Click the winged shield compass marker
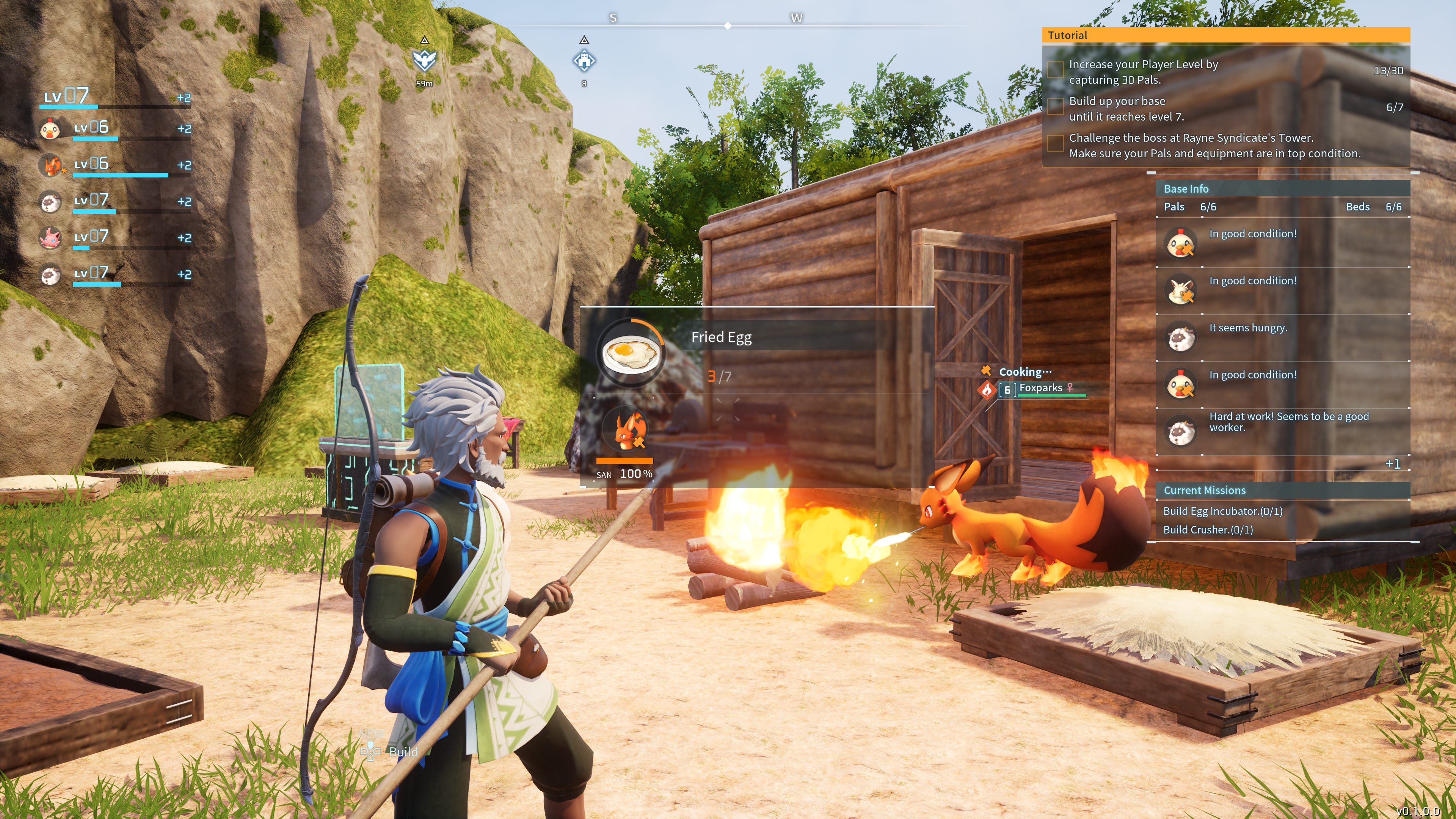The height and width of the screenshot is (819, 1456). [425, 60]
